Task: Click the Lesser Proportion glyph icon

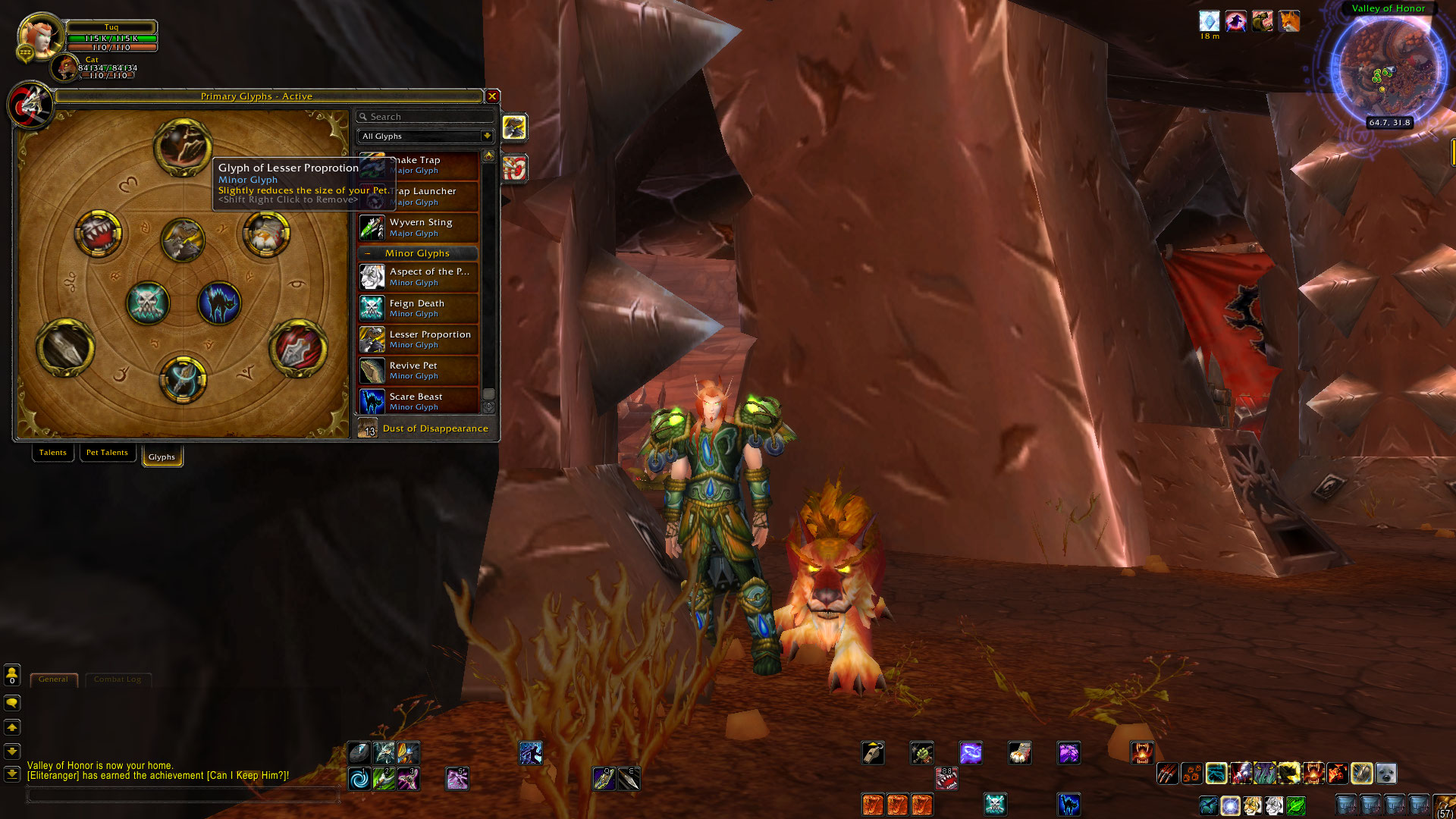Action: pyautogui.click(x=372, y=339)
